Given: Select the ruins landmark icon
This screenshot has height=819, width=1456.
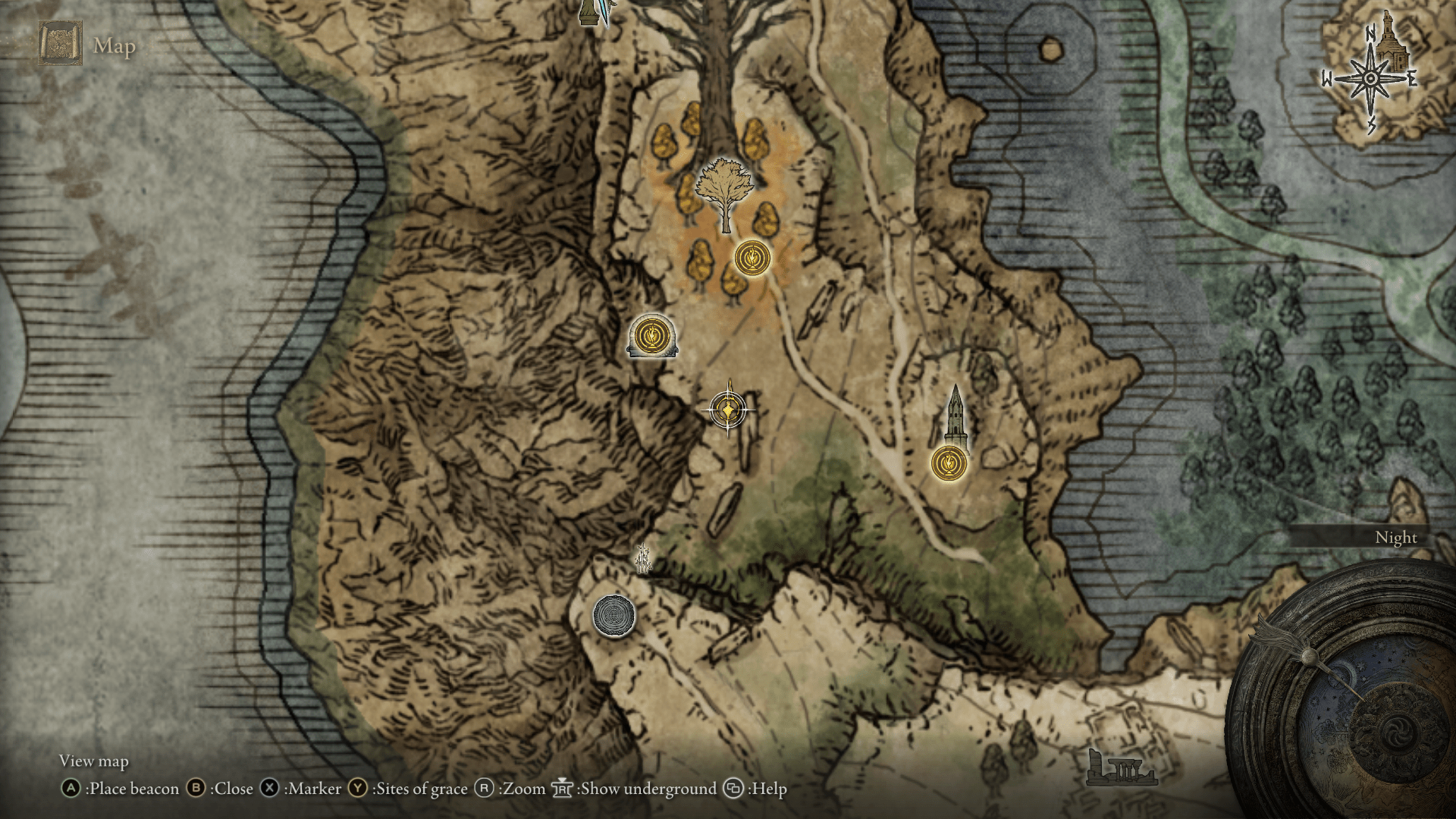Looking at the screenshot, I should [1121, 768].
